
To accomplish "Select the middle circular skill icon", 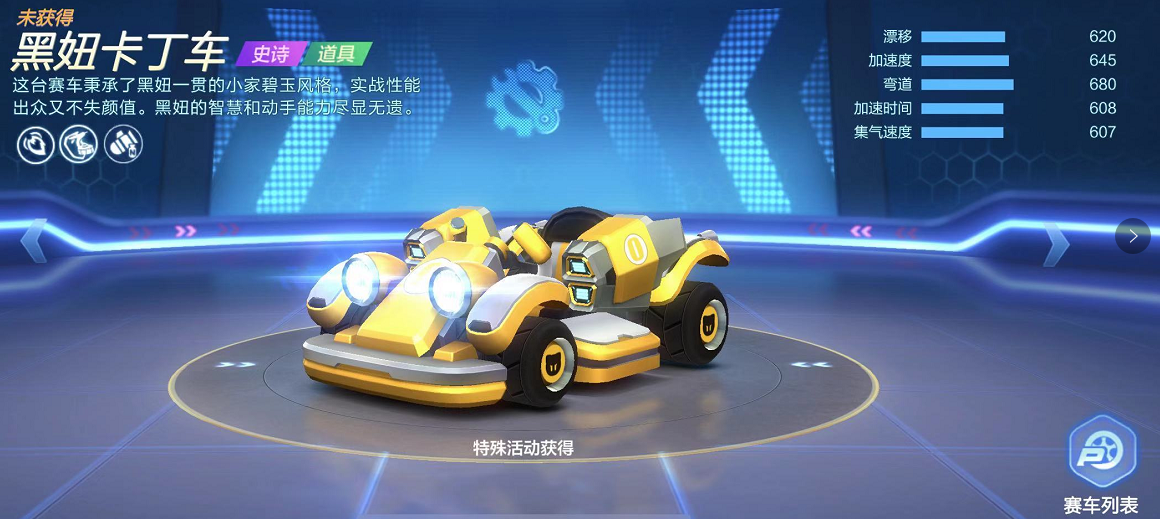I will pyautogui.click(x=79, y=144).
